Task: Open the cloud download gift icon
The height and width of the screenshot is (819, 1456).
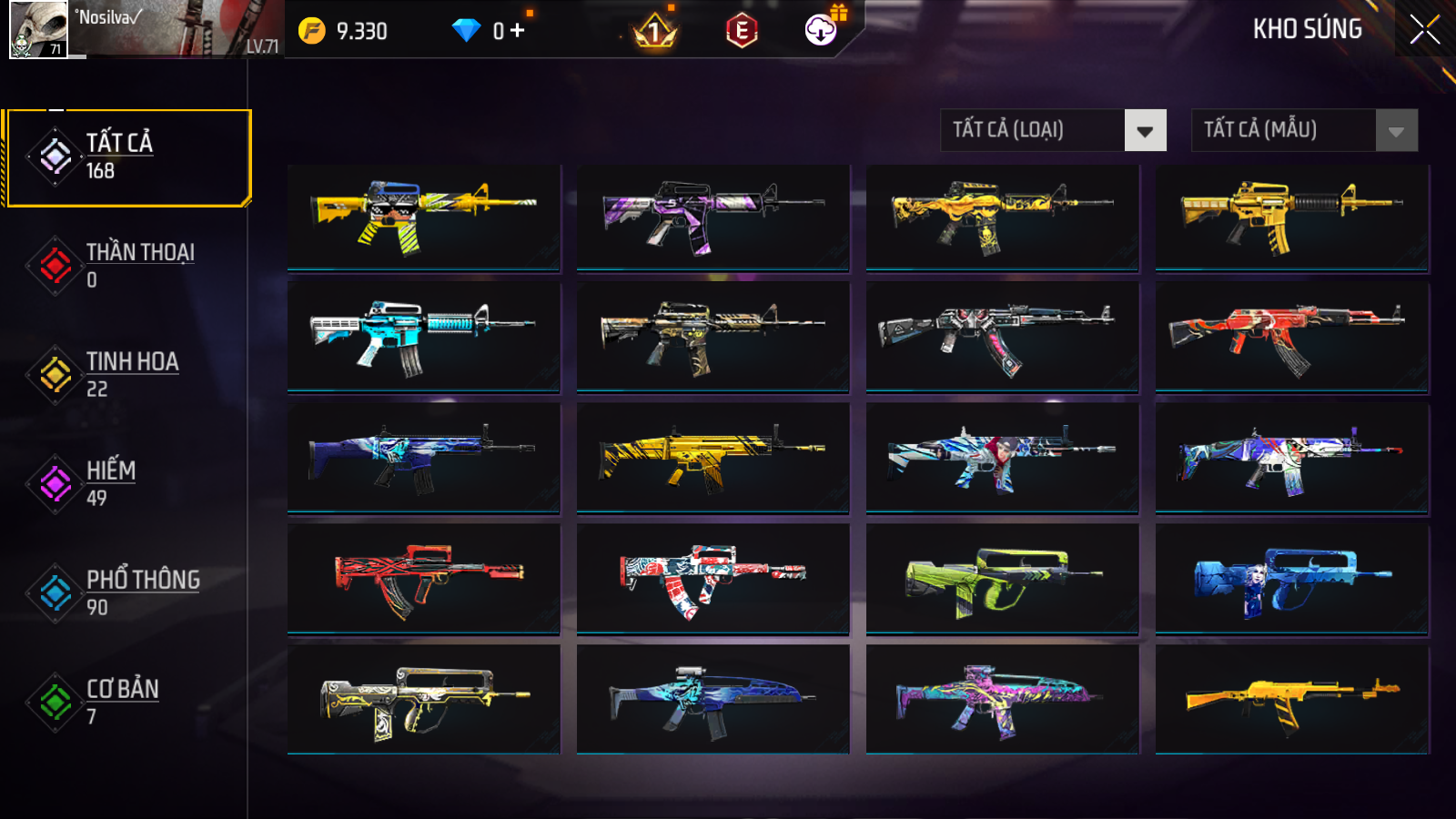Action: point(822,29)
